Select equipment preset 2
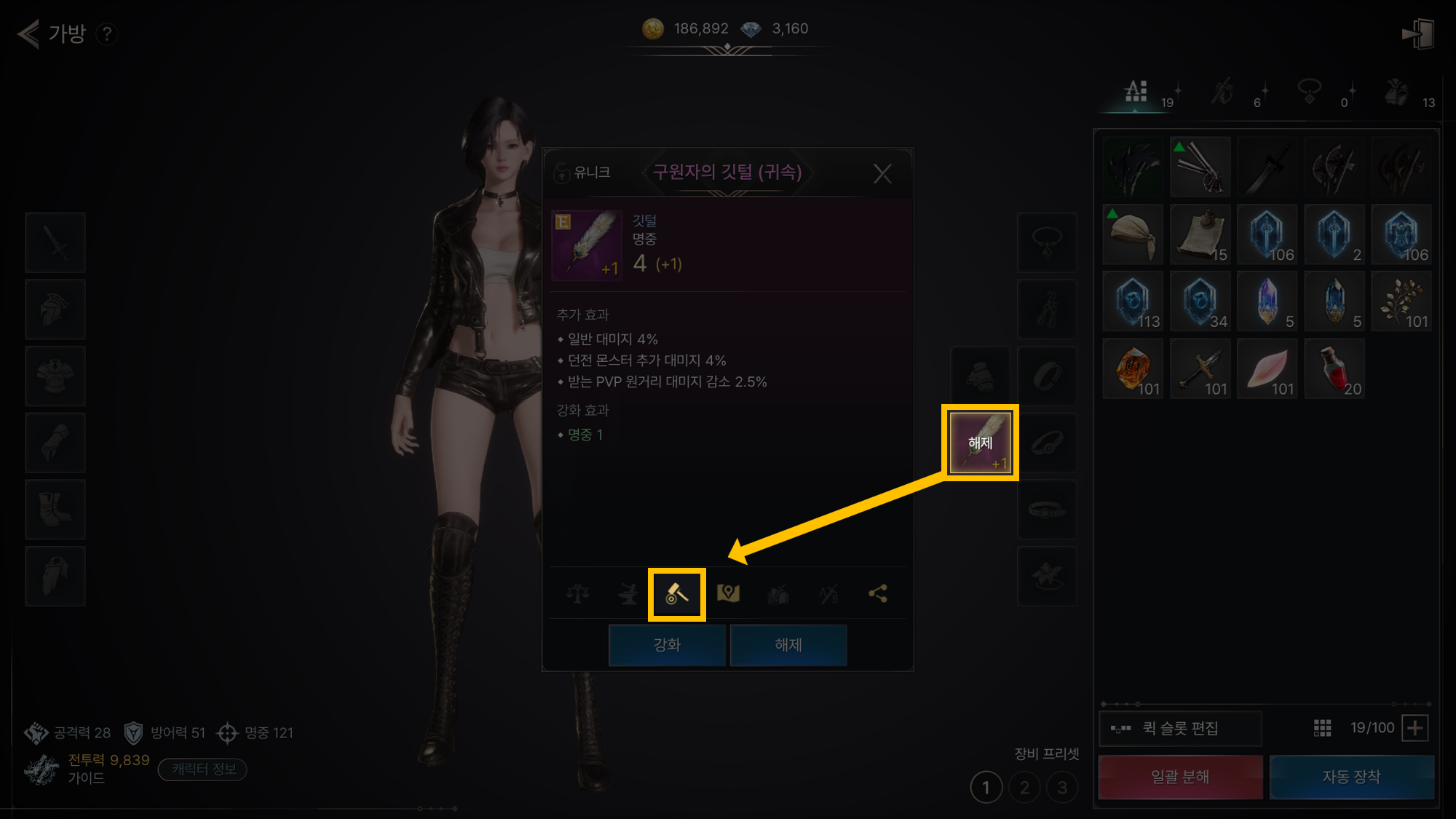 coord(1024,788)
